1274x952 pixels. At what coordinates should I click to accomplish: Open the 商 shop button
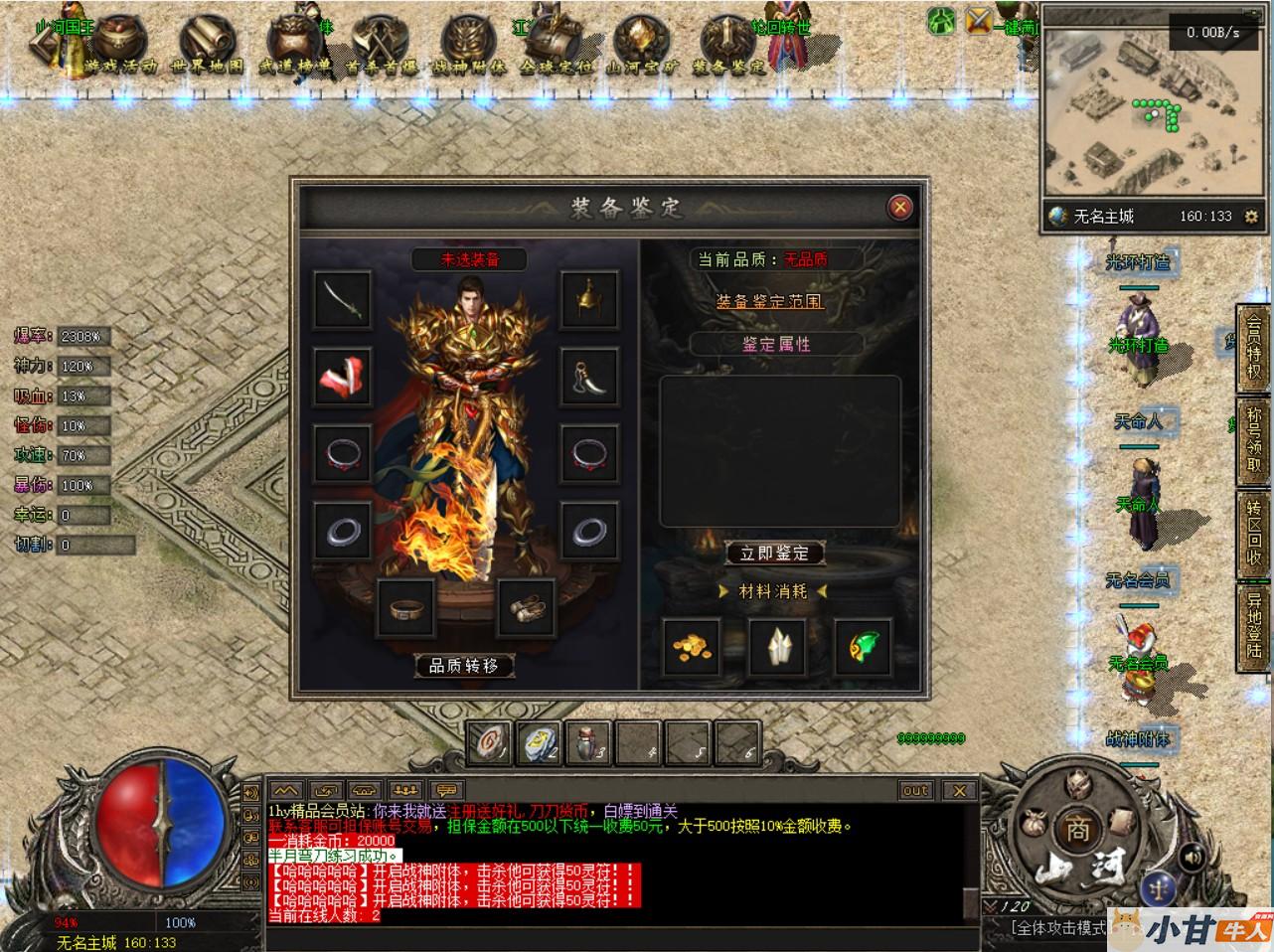click(x=1077, y=829)
